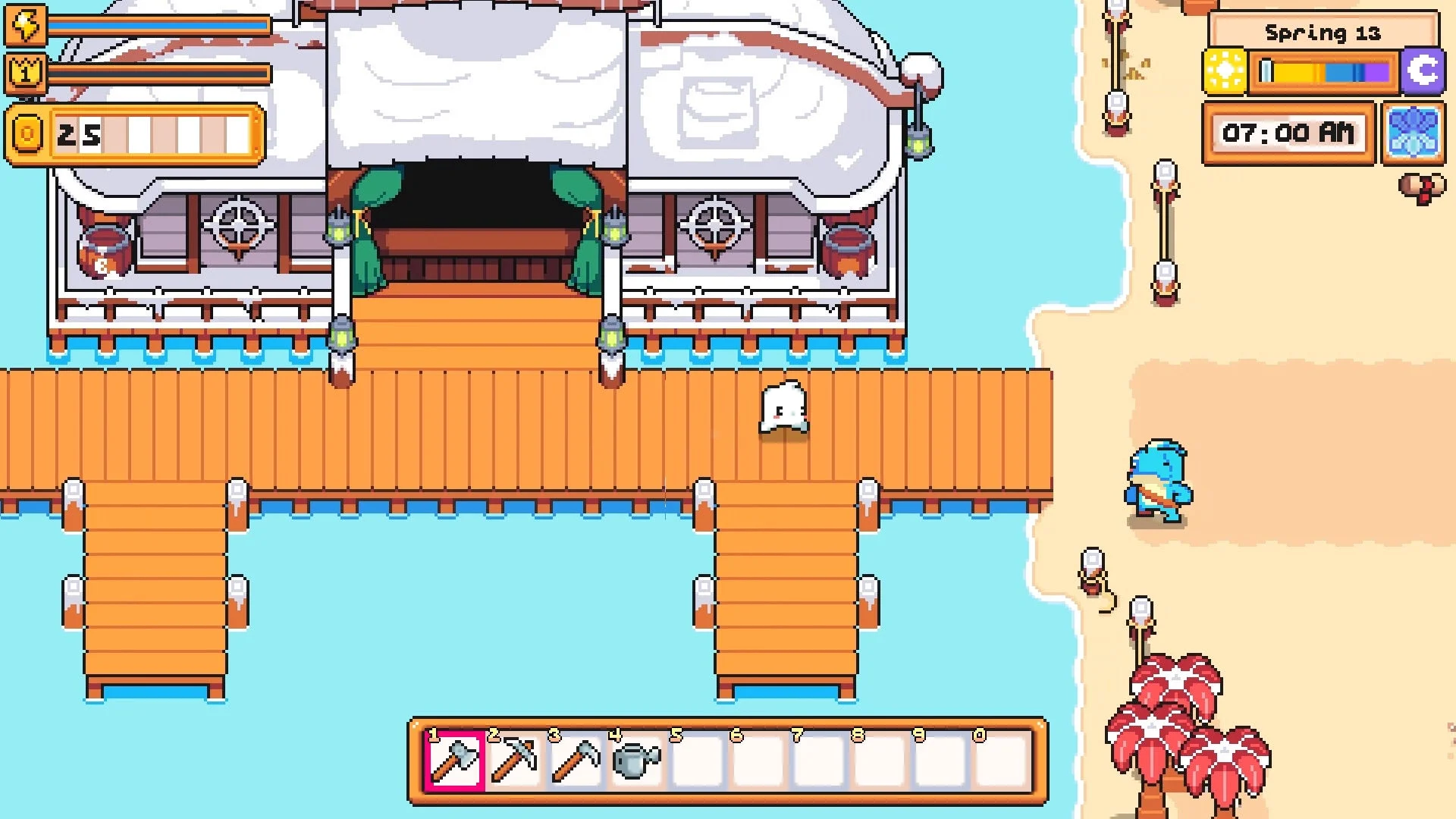
Task: Click the blue weather icon under the clock
Action: coord(1415,135)
